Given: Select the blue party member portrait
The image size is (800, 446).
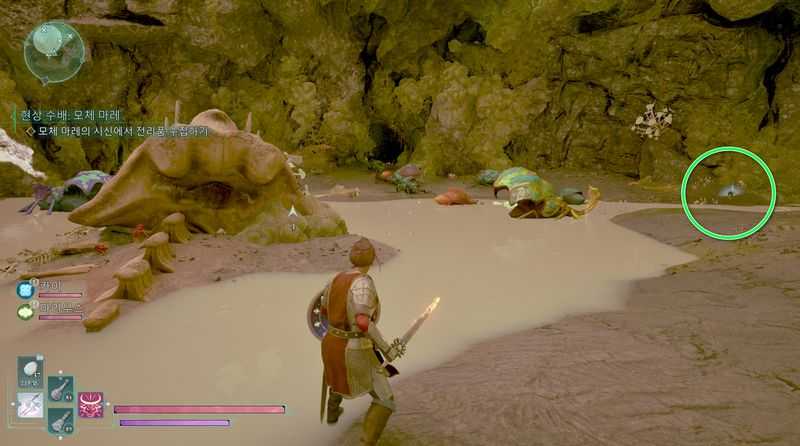Looking at the screenshot, I should (x=25, y=290).
